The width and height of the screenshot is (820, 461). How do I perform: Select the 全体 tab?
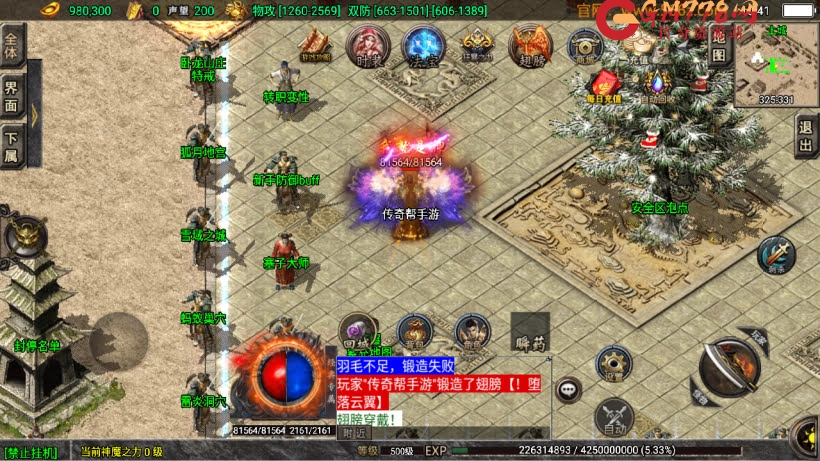point(12,46)
